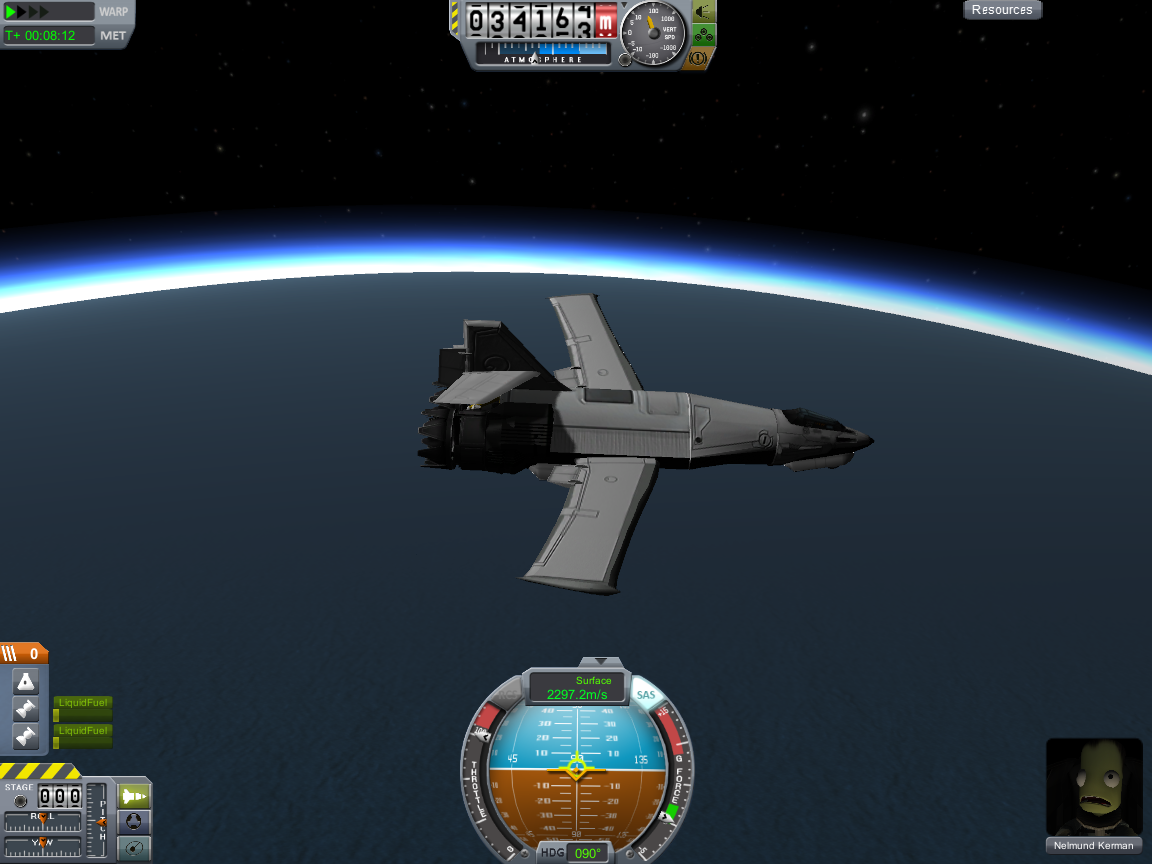The width and height of the screenshot is (1152, 864).
Task: Toggle the MET mission clock mode
Action: click(x=113, y=36)
